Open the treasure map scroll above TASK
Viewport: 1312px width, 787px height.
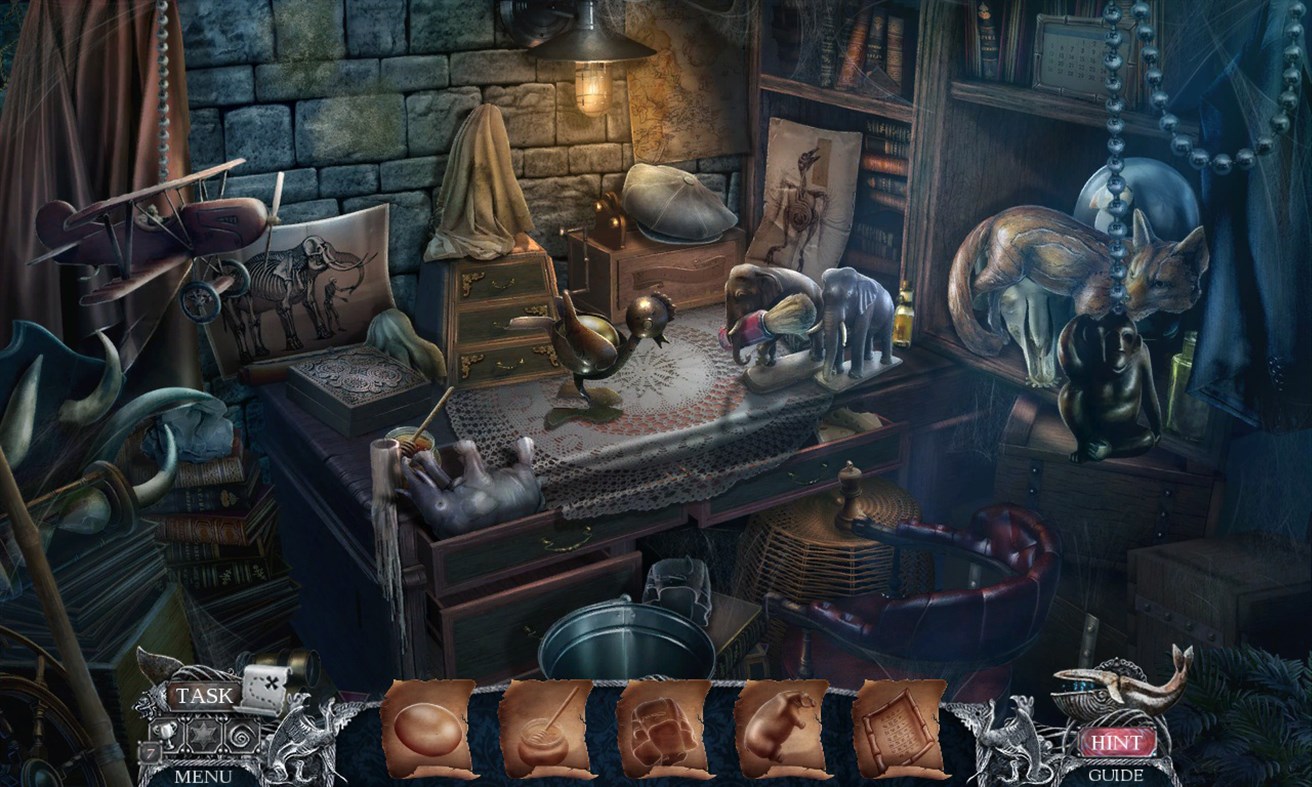coord(264,688)
